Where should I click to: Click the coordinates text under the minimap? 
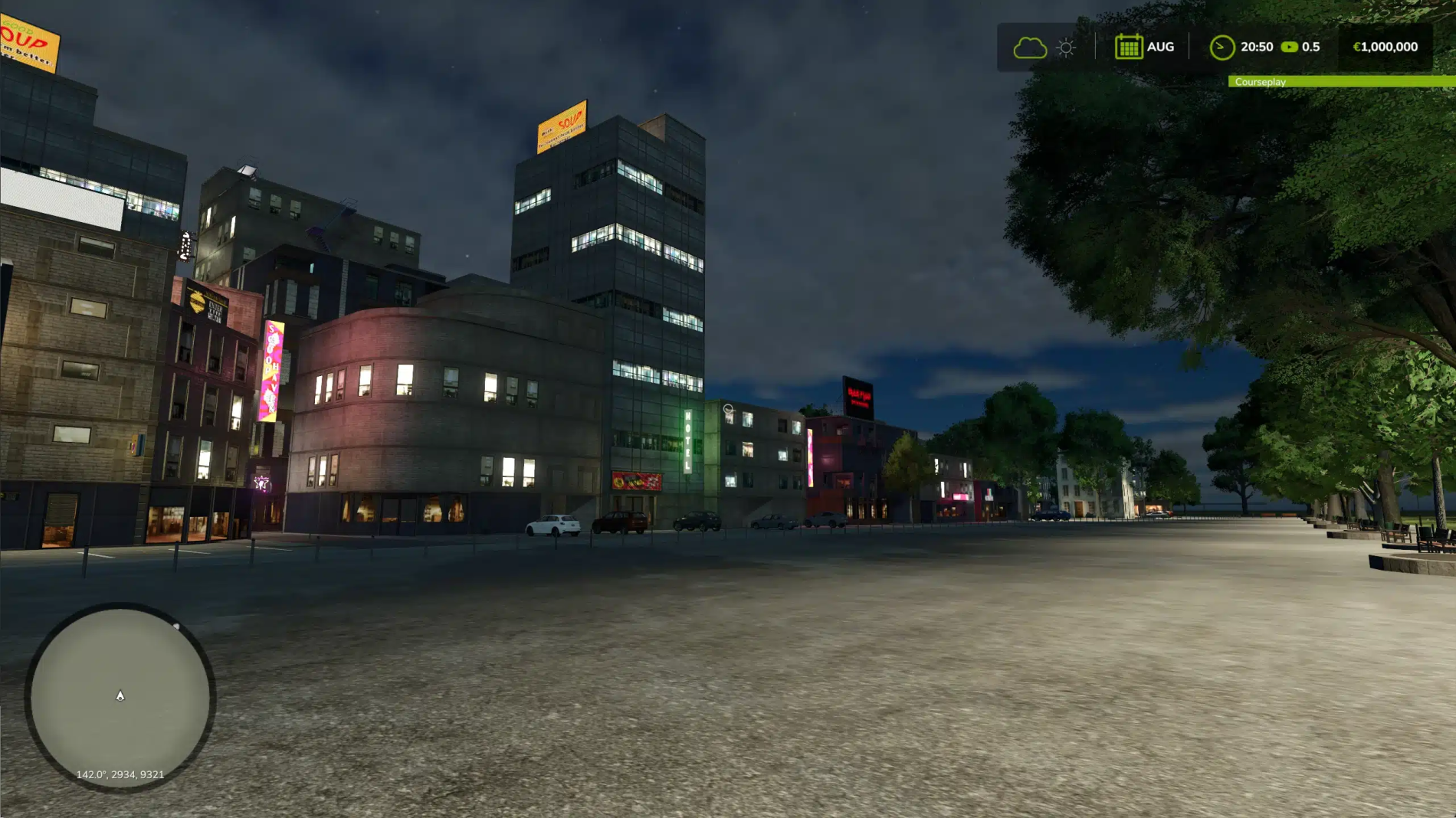click(118, 774)
